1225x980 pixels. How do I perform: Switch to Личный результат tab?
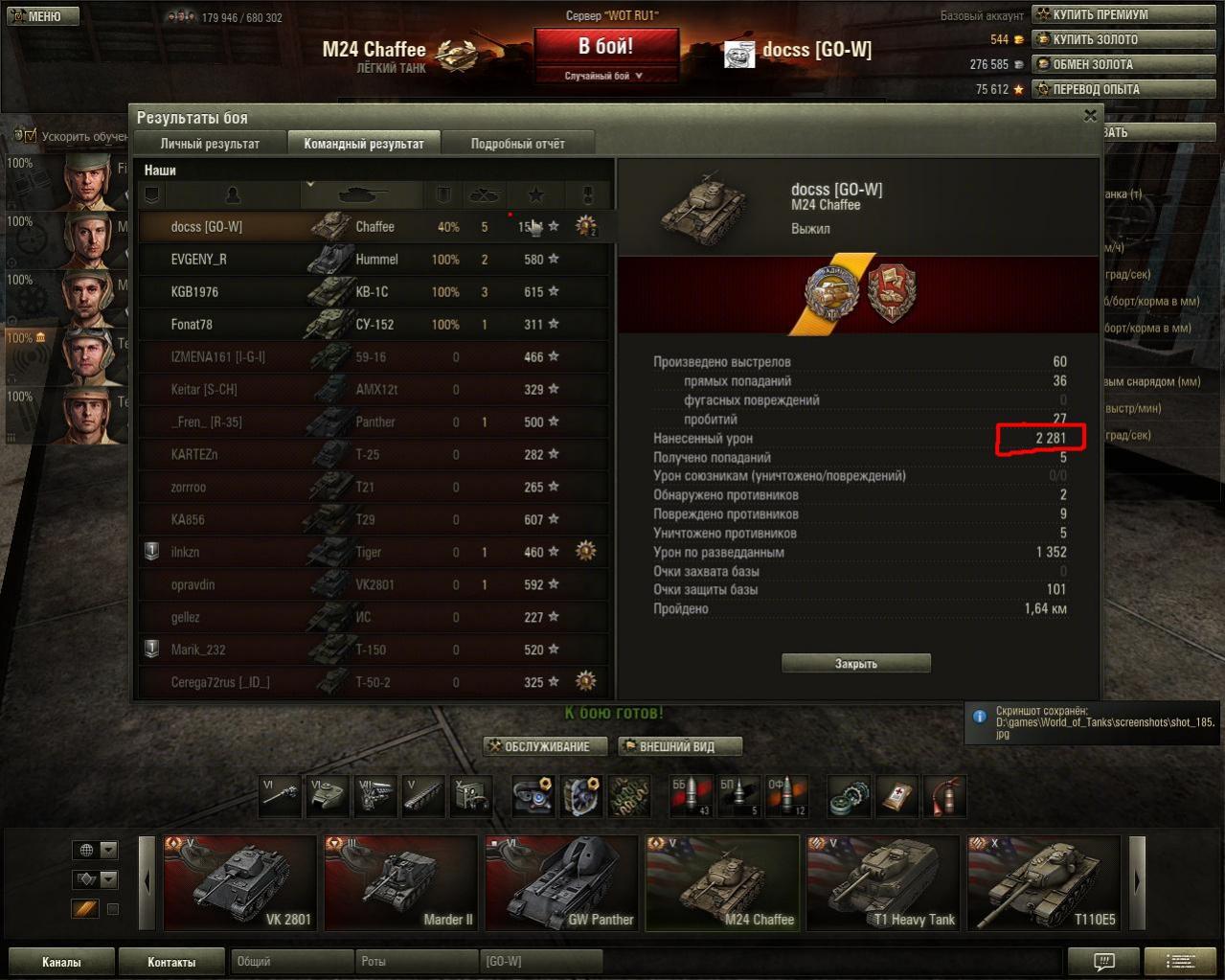click(210, 144)
